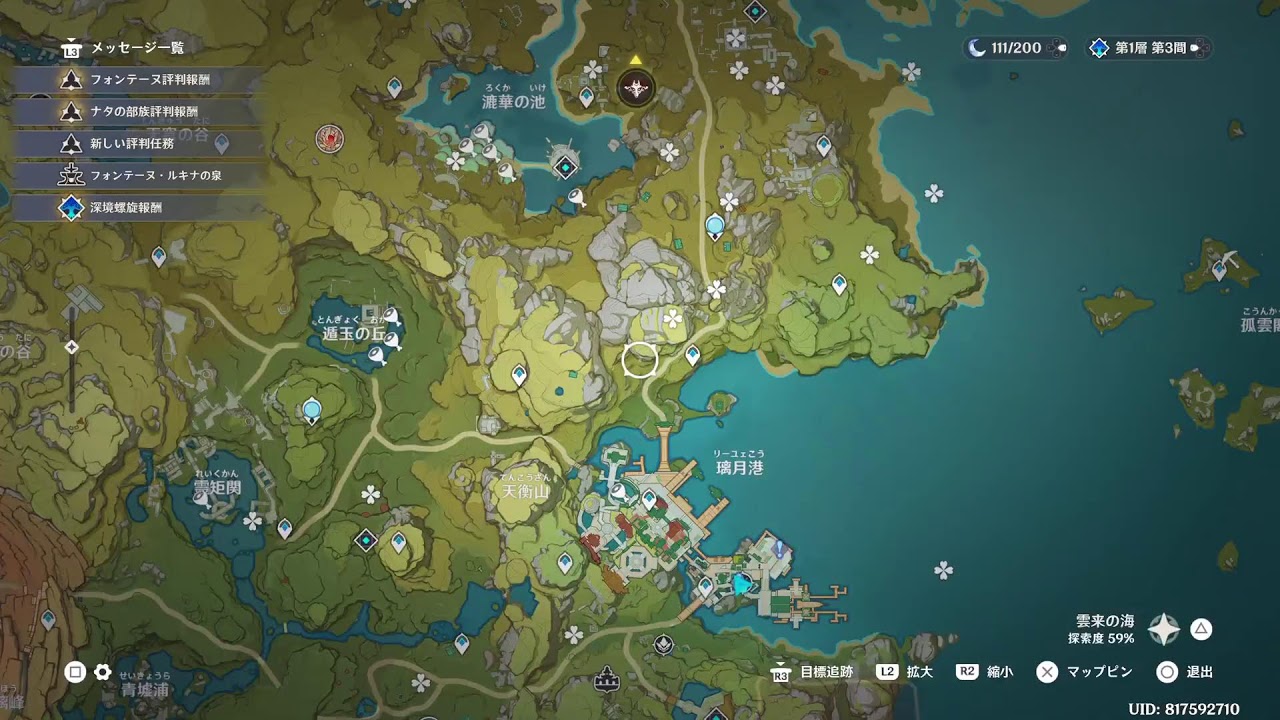Click the 目標追跡 target tracking label
This screenshot has height=720, width=1280.
click(x=826, y=672)
